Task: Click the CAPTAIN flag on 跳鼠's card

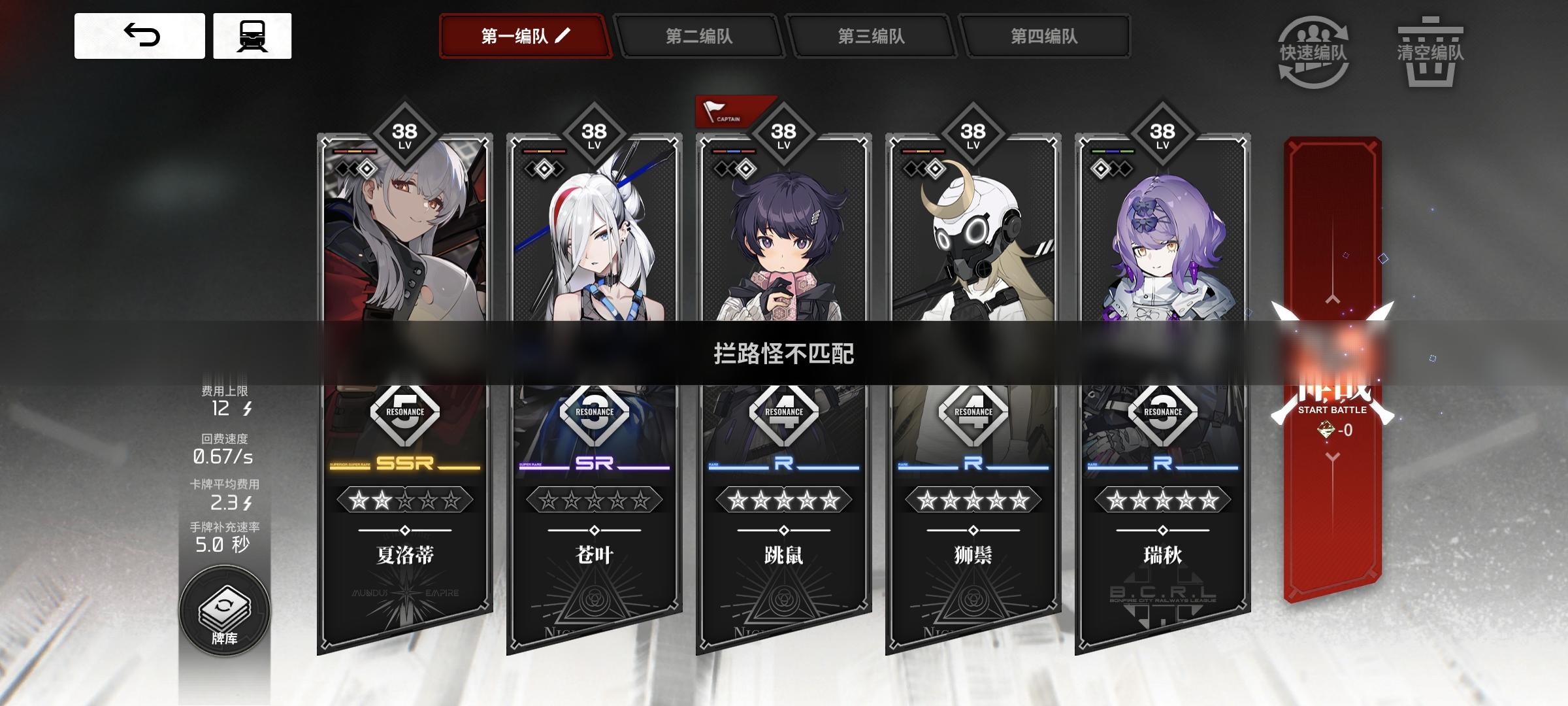Action: pyautogui.click(x=732, y=112)
